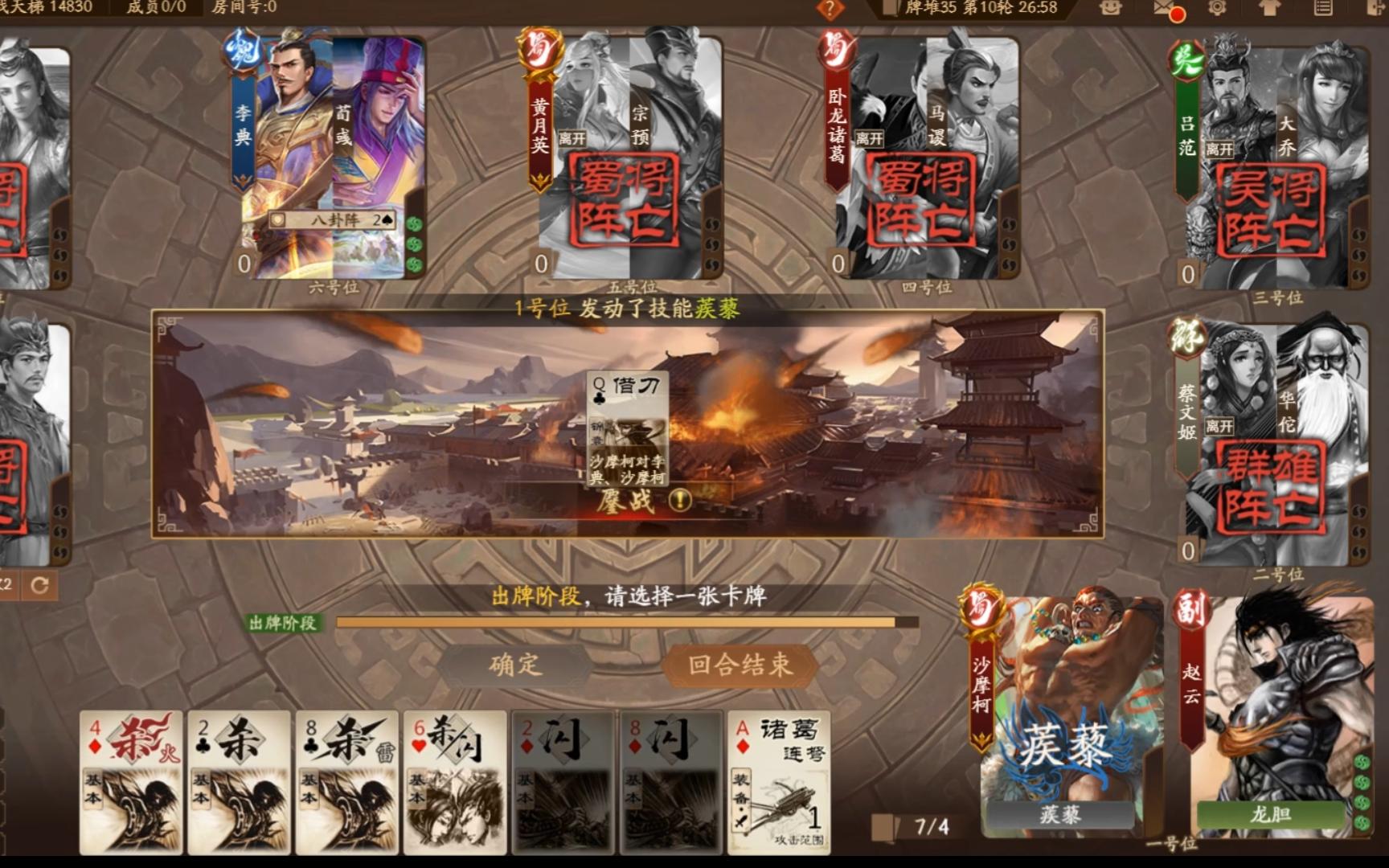The width and height of the screenshot is (1389, 868).
Task: Open the game log list icon
Action: (x=1325, y=6)
